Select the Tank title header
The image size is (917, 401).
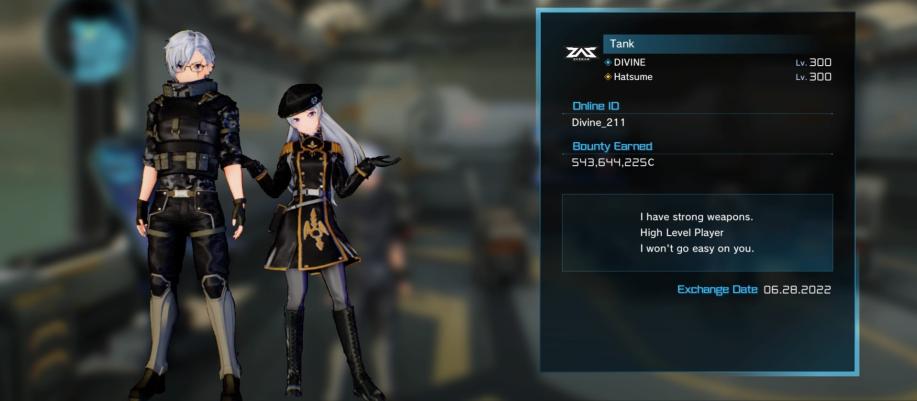pos(717,44)
